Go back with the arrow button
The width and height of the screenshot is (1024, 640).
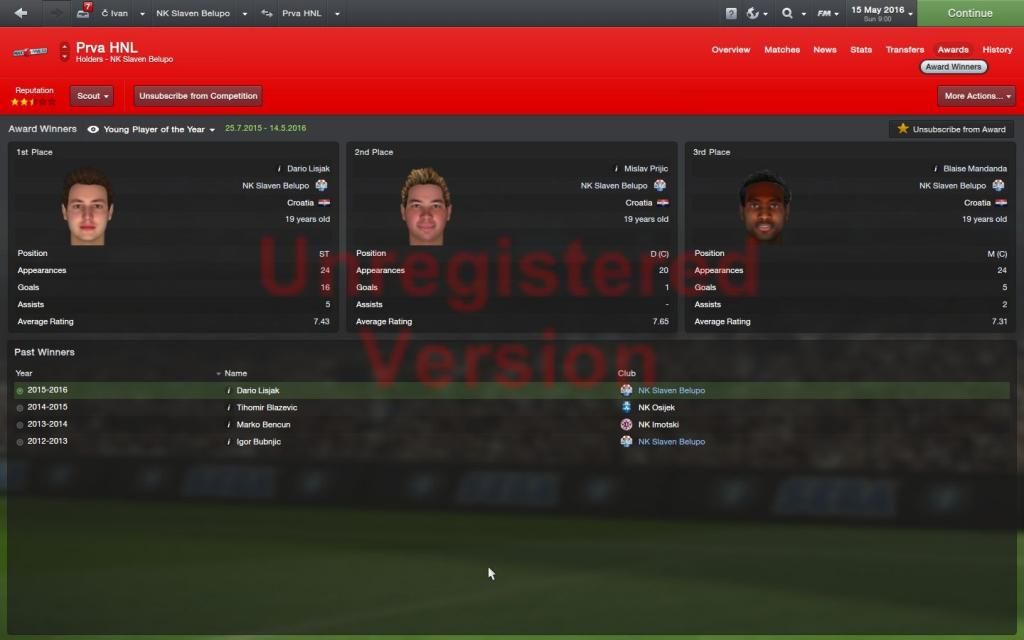click(21, 13)
